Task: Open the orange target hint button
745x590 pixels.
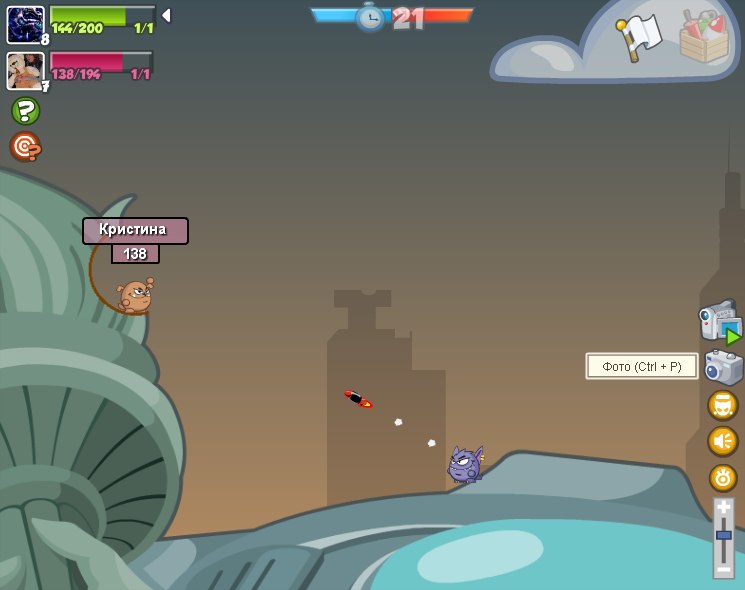Action: coord(25,147)
